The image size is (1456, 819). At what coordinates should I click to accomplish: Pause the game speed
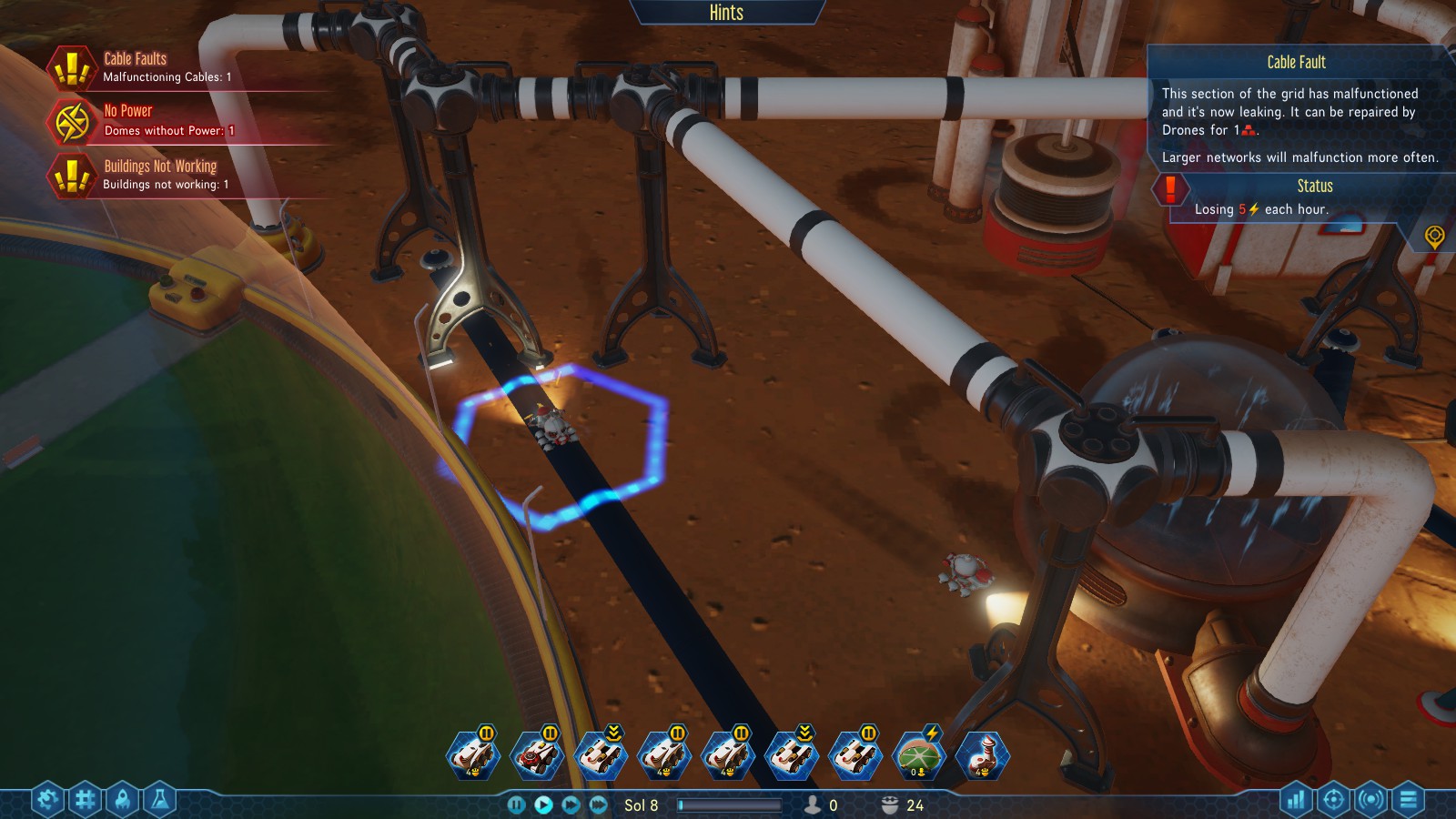point(516,804)
